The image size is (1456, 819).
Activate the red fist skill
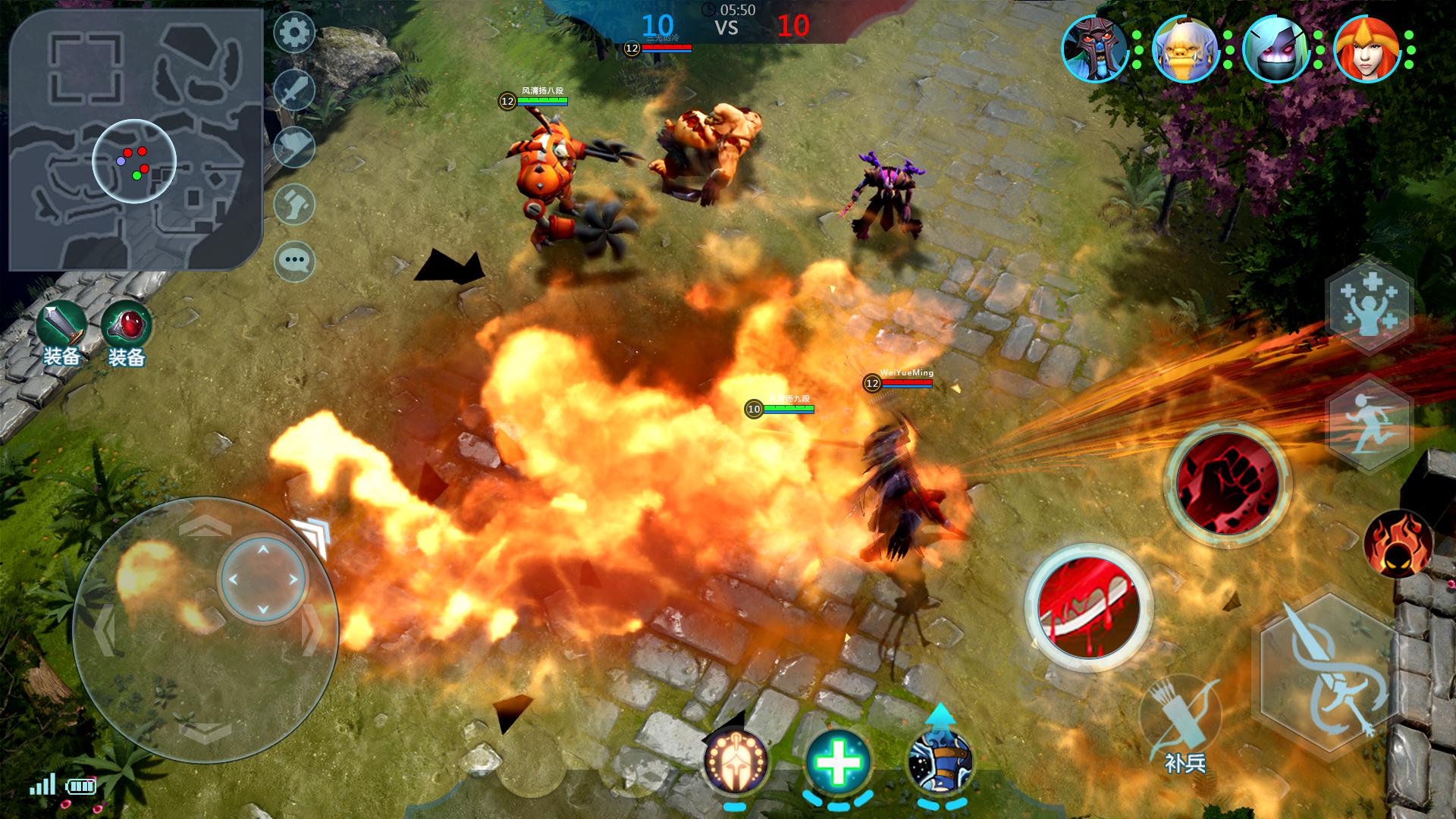pyautogui.click(x=1226, y=482)
